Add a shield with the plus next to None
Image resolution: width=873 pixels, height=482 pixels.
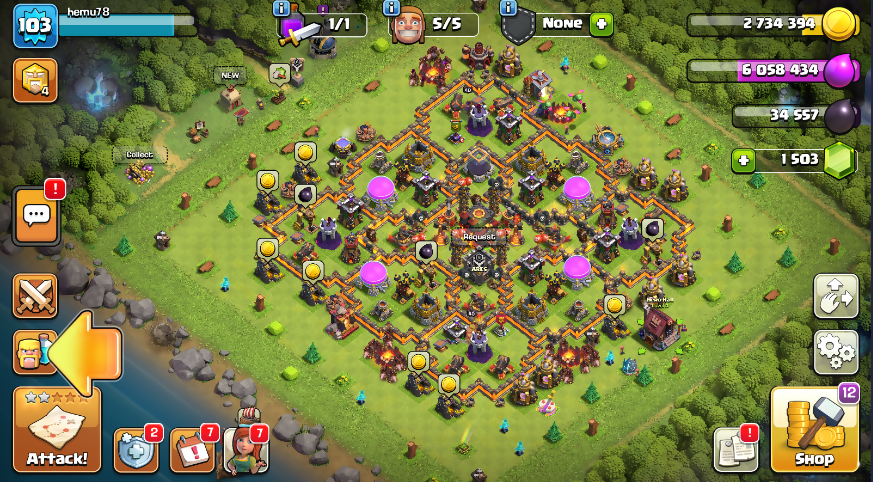point(600,23)
